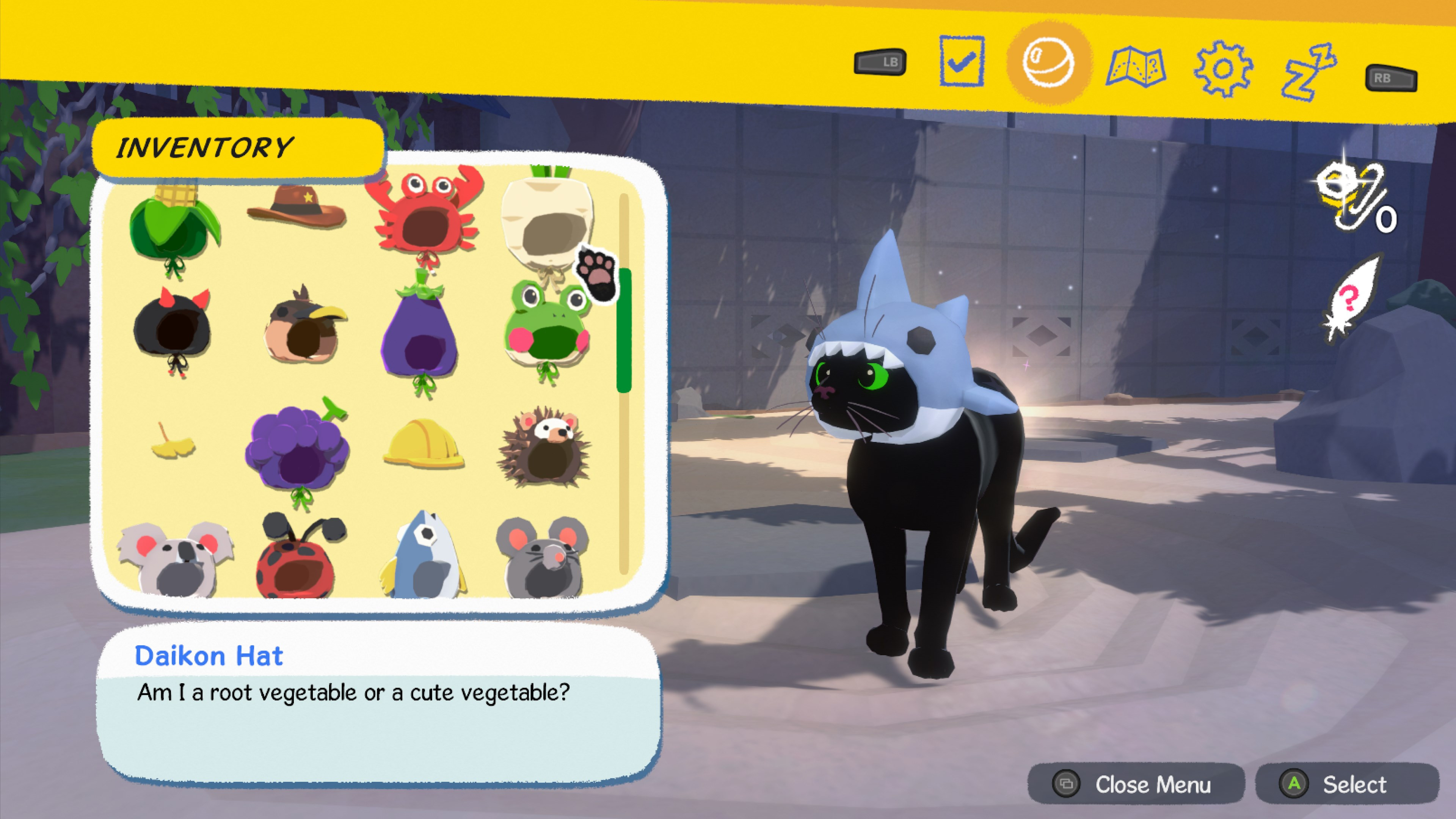Open the gear settings tab

[1222, 69]
